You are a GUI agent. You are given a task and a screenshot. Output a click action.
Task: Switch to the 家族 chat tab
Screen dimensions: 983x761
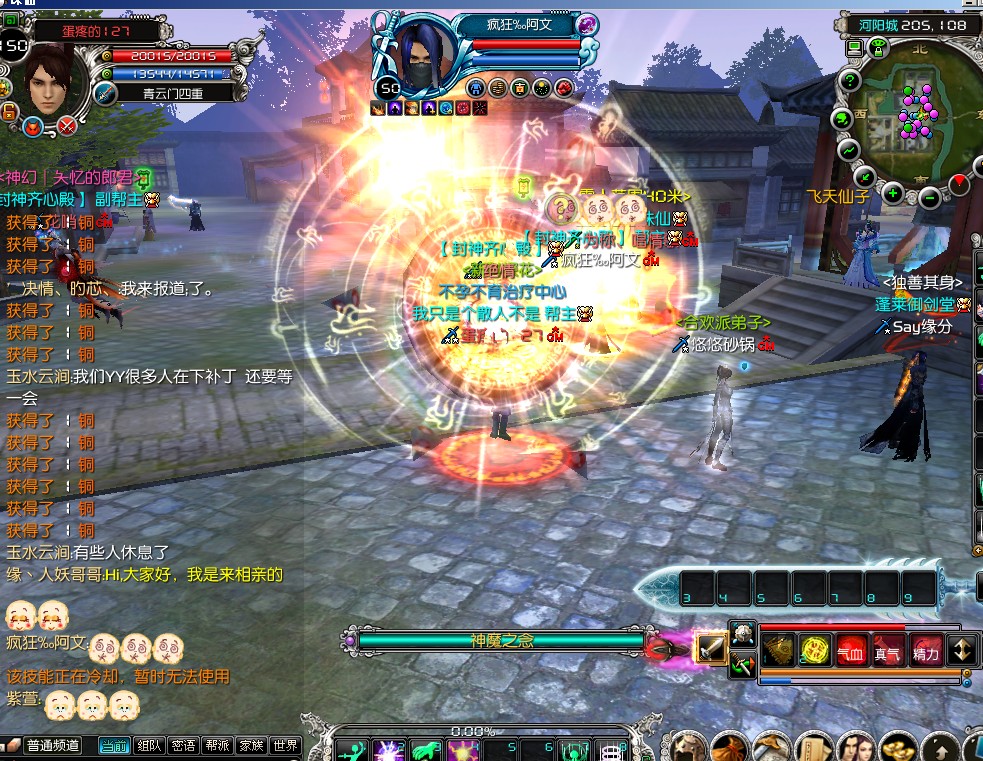pyautogui.click(x=251, y=745)
